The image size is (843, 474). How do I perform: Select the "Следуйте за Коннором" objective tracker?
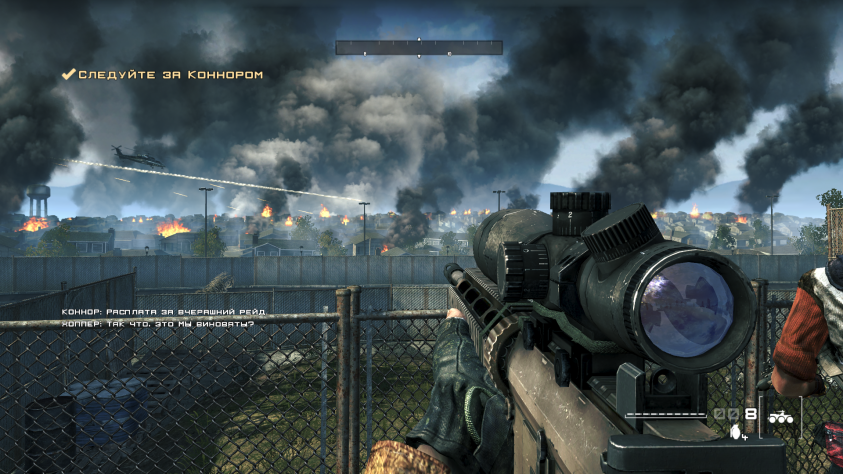pyautogui.click(x=163, y=75)
